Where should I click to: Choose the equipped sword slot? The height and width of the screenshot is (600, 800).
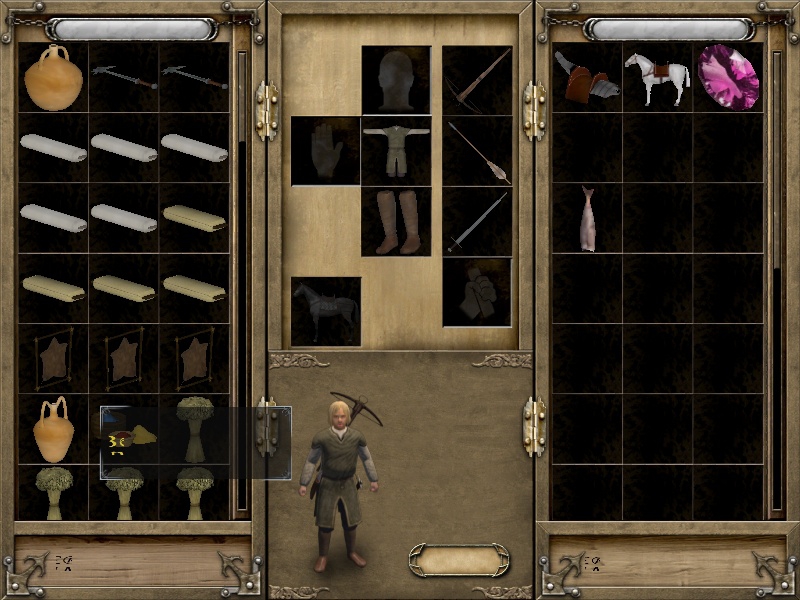tap(477, 221)
